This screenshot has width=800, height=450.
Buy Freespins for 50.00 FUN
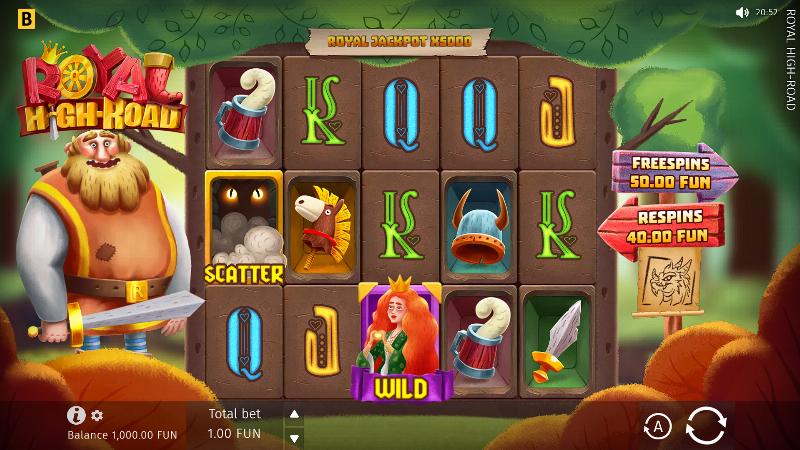(x=672, y=172)
